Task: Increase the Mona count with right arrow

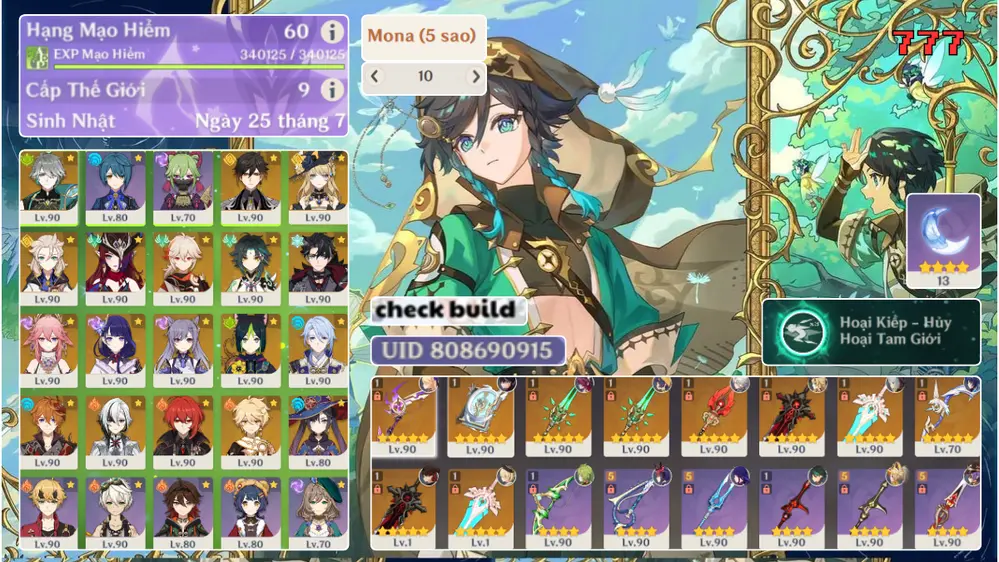Action: point(476,76)
